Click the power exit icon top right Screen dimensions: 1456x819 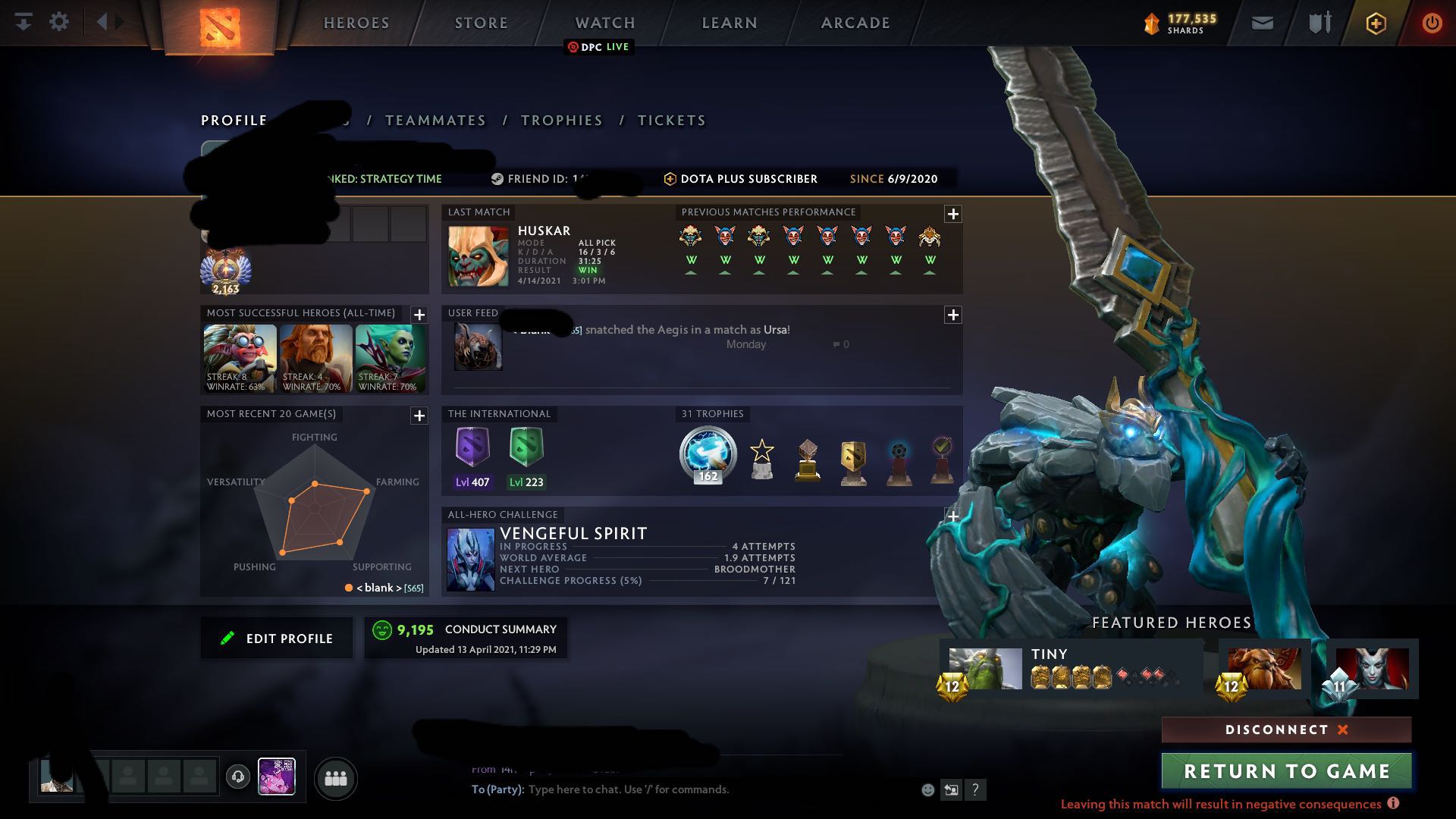click(1432, 22)
